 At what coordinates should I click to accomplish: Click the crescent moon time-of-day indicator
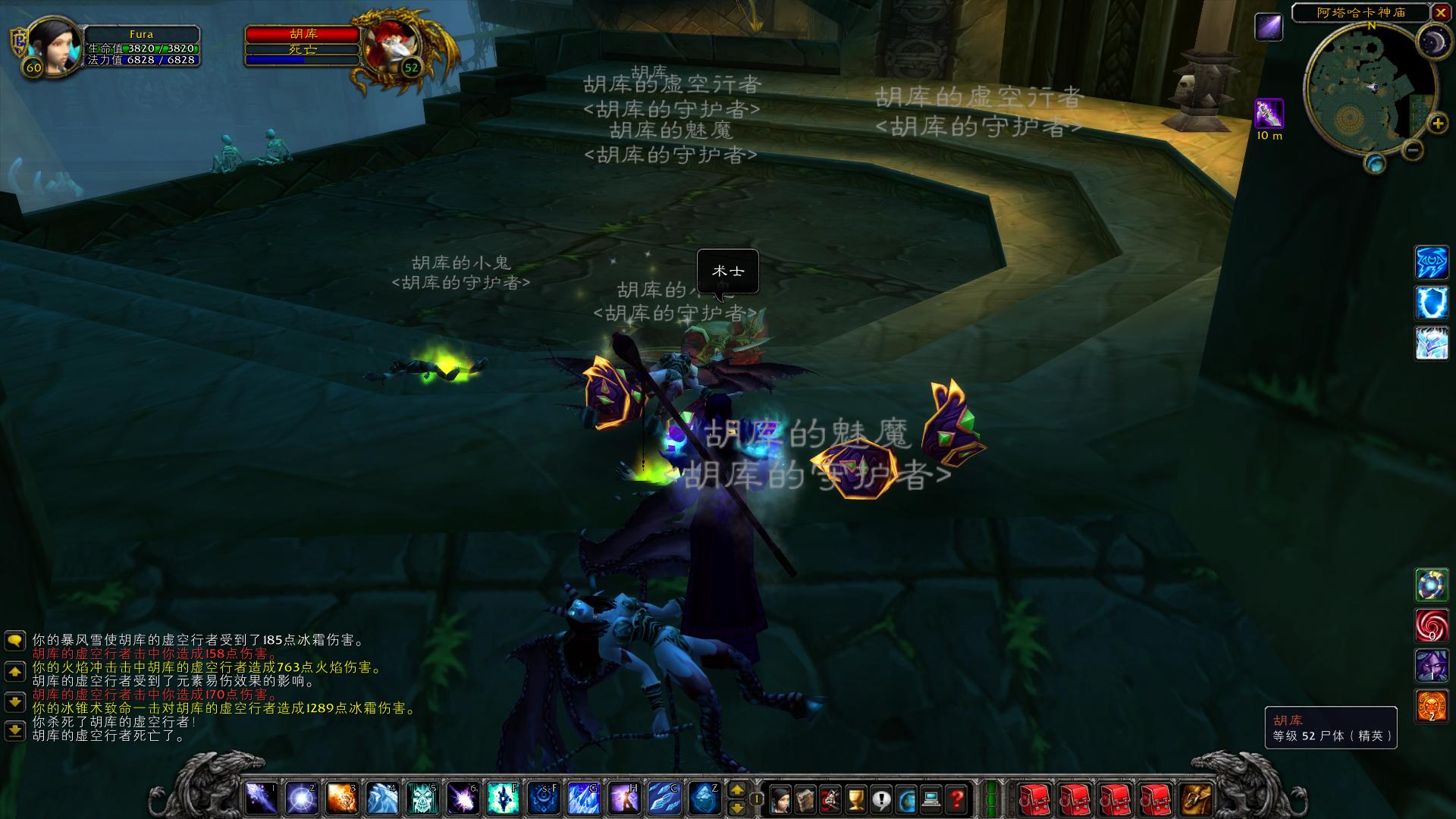pos(1434,39)
